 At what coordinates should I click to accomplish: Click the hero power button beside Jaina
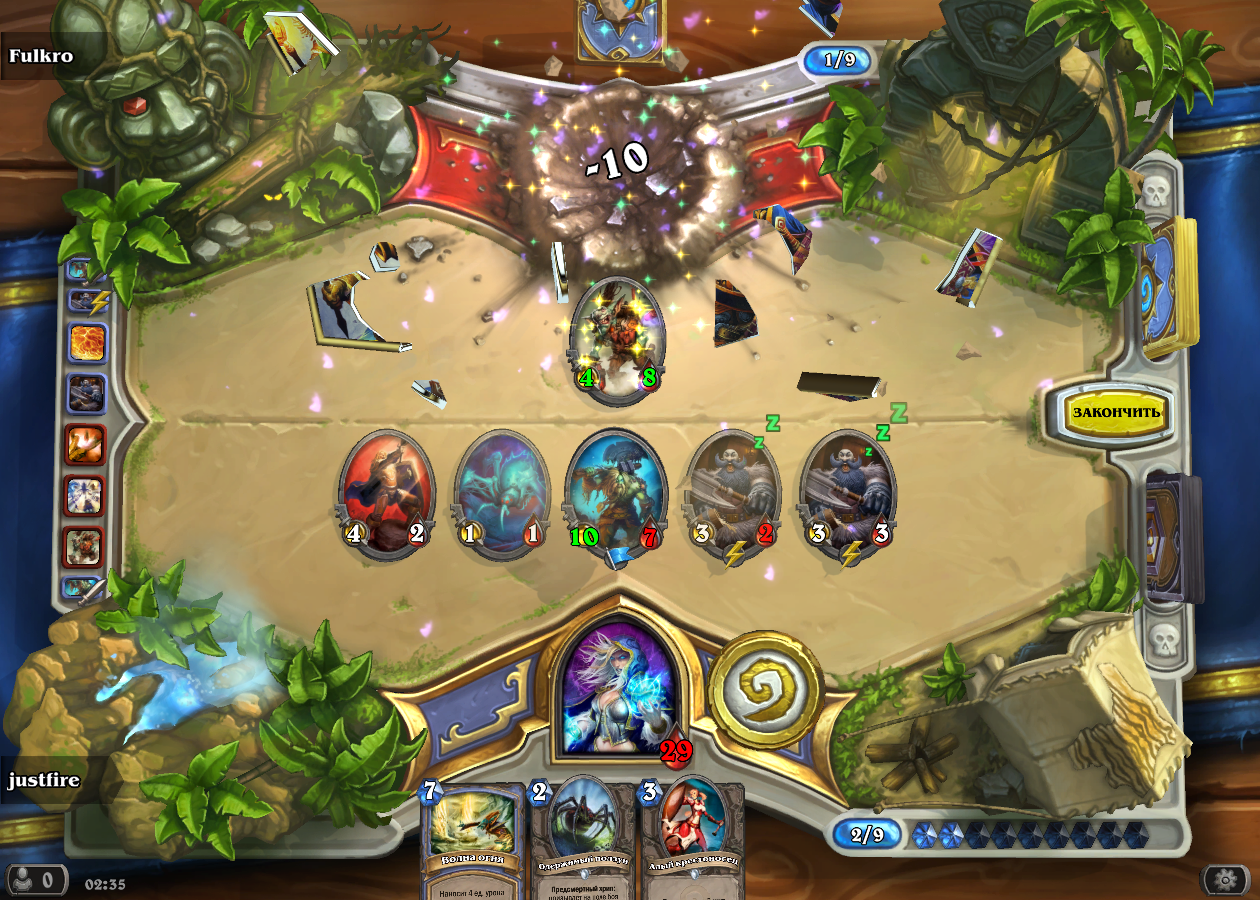[765, 689]
